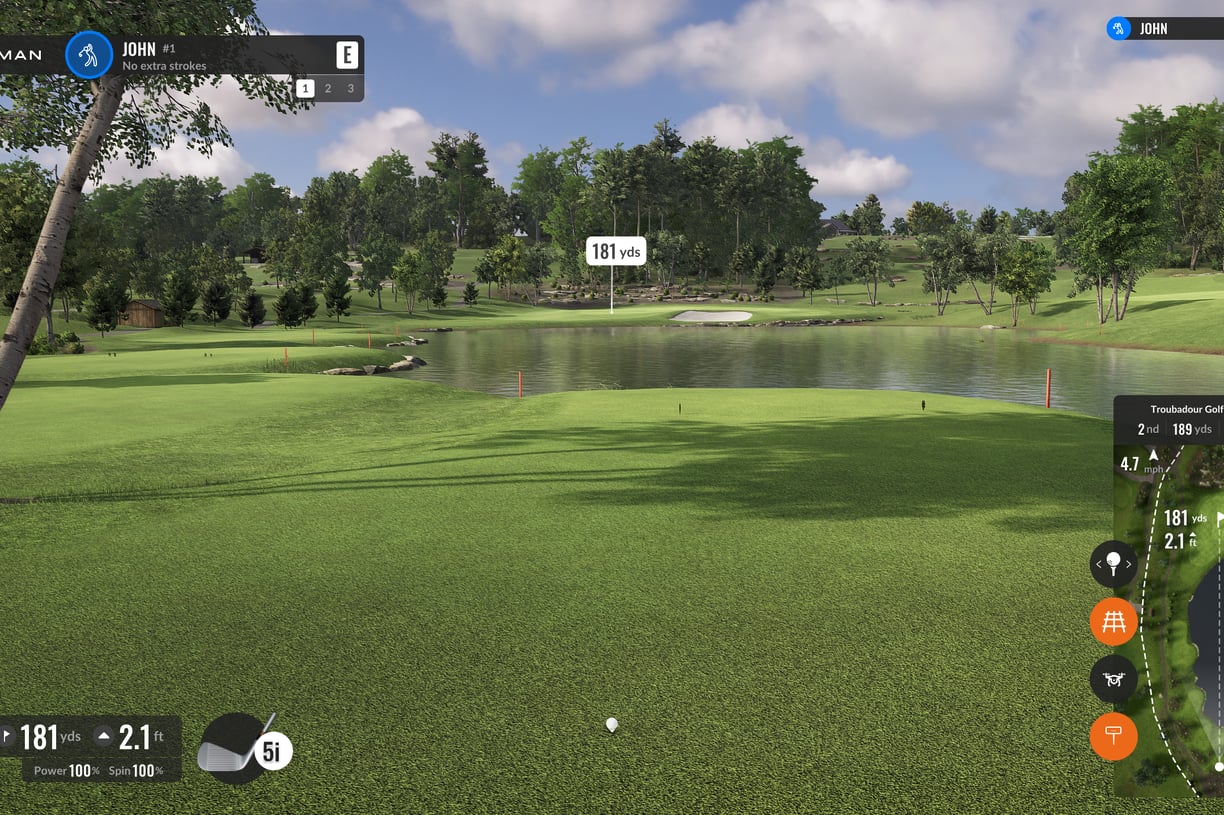This screenshot has width=1224, height=815.
Task: Open the hole overview minimap
Action: click(x=1185, y=640)
